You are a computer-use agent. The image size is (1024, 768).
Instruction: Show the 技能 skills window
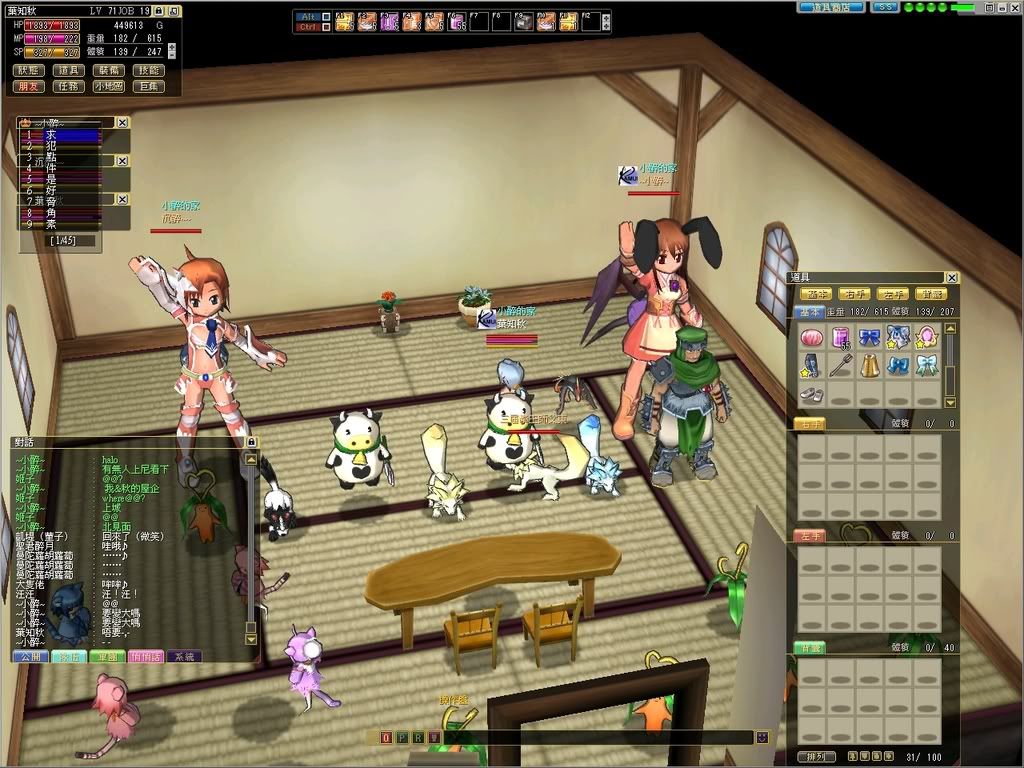pyautogui.click(x=148, y=71)
